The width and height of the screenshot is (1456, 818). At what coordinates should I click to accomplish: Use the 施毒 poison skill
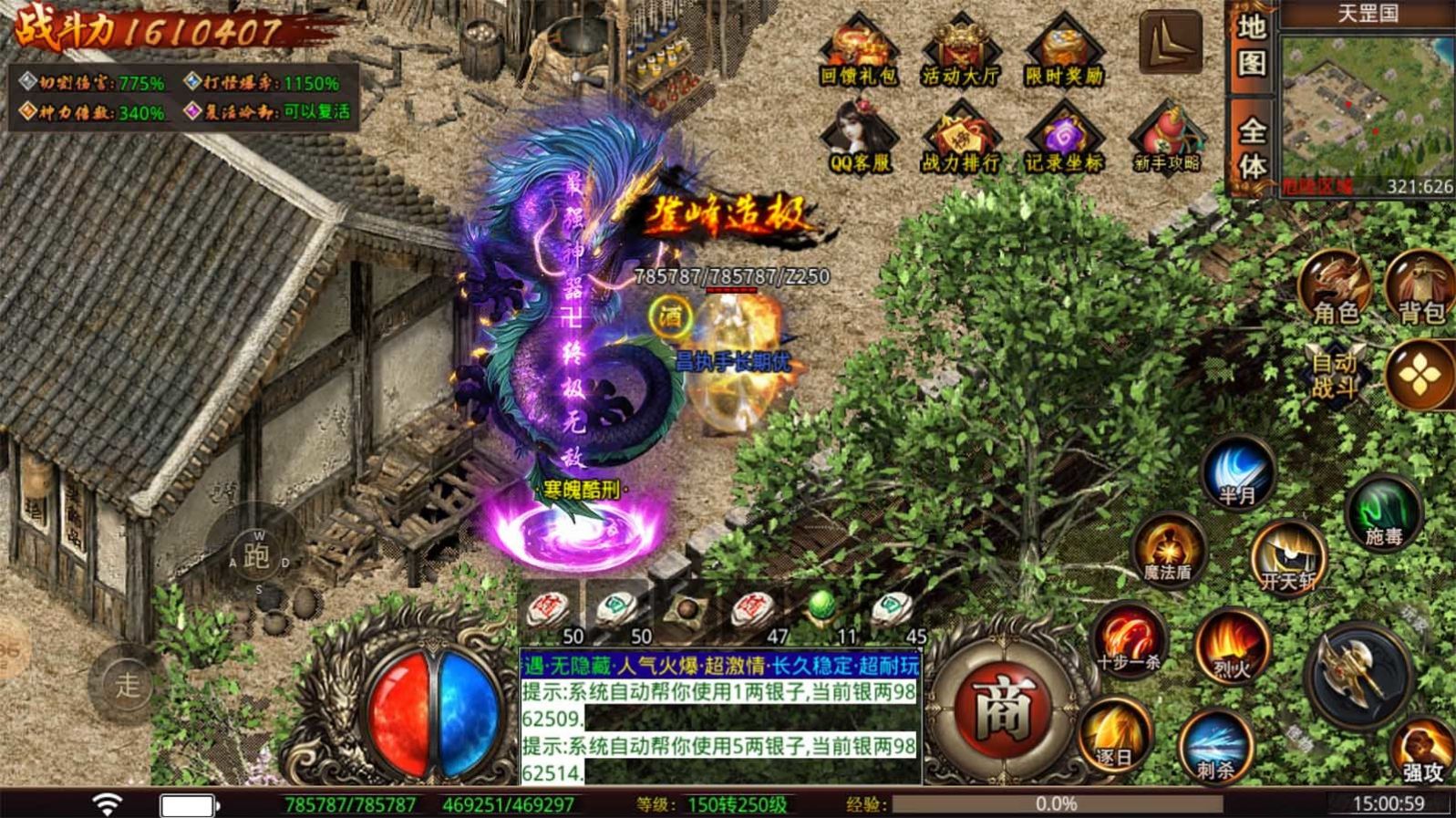click(1383, 513)
